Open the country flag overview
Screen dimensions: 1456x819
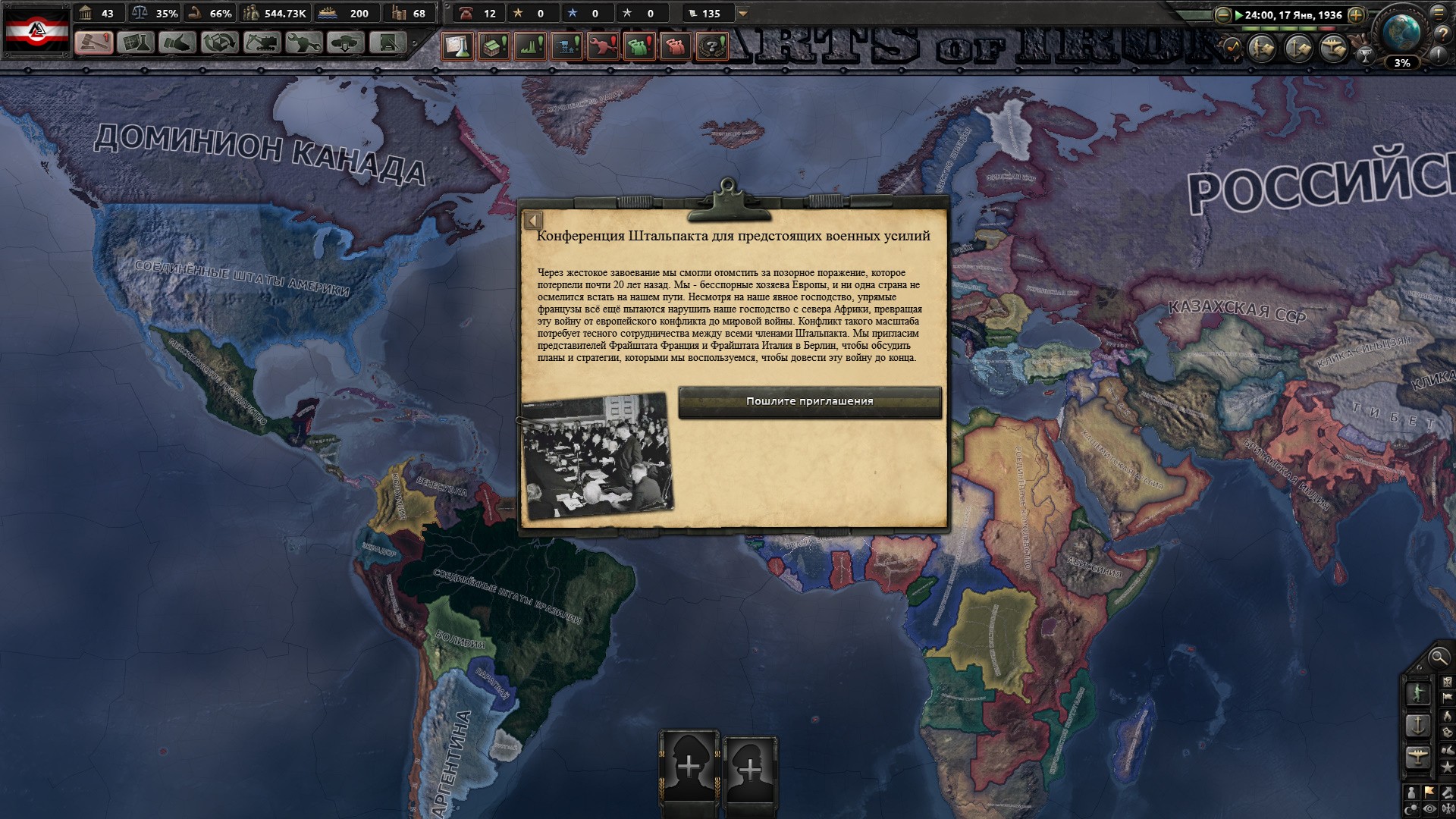pos(37,30)
